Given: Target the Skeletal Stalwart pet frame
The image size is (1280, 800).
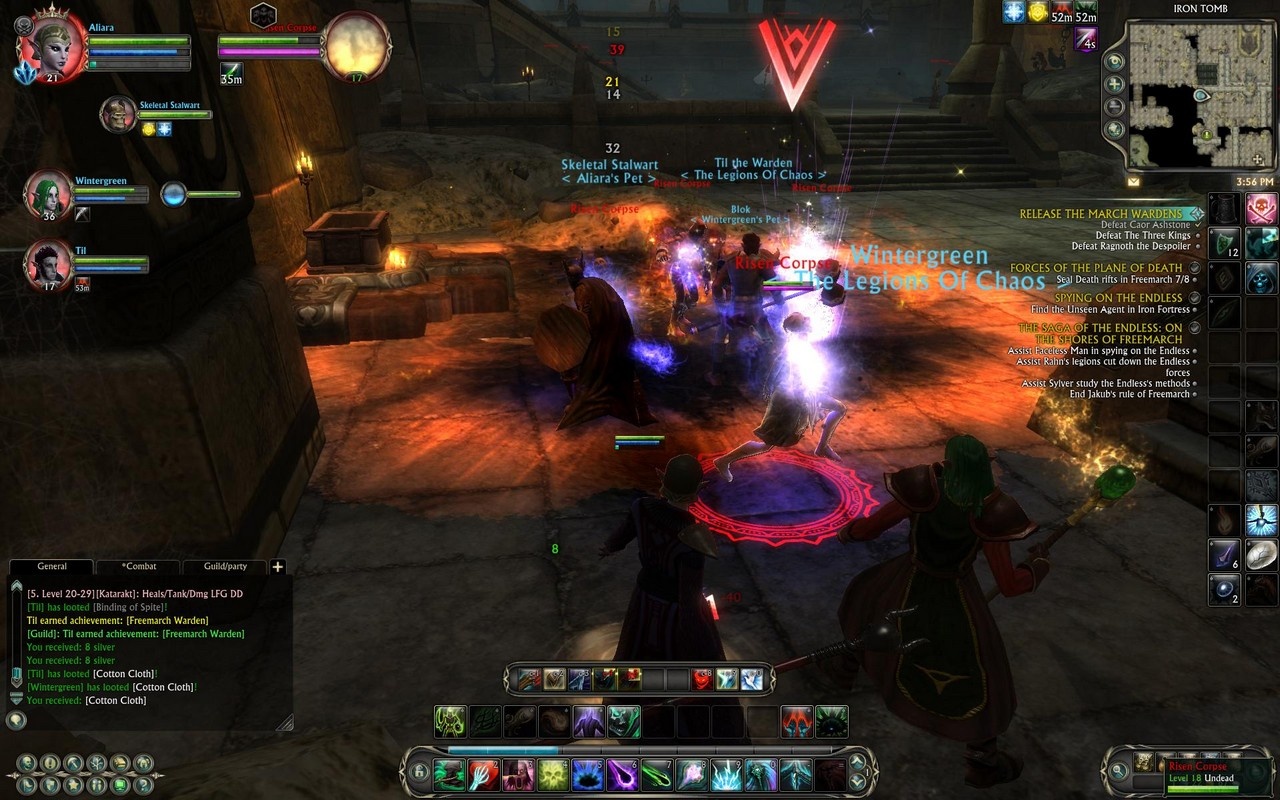Looking at the screenshot, I should [x=119, y=114].
